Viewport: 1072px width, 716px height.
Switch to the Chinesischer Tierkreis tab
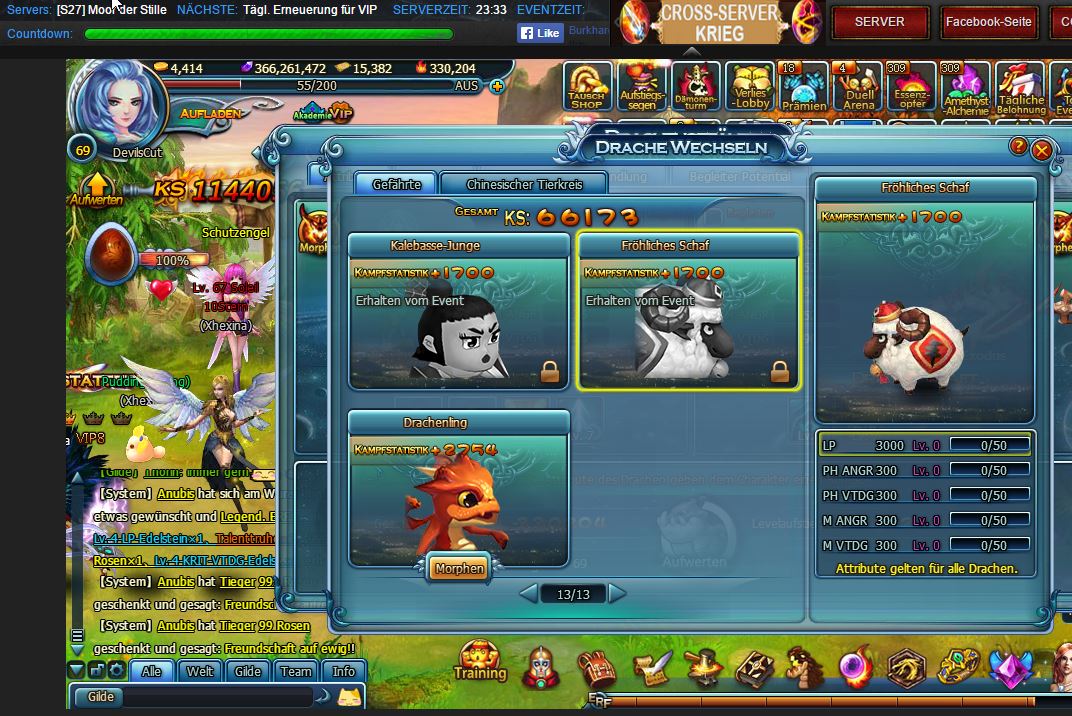pyautogui.click(x=524, y=184)
